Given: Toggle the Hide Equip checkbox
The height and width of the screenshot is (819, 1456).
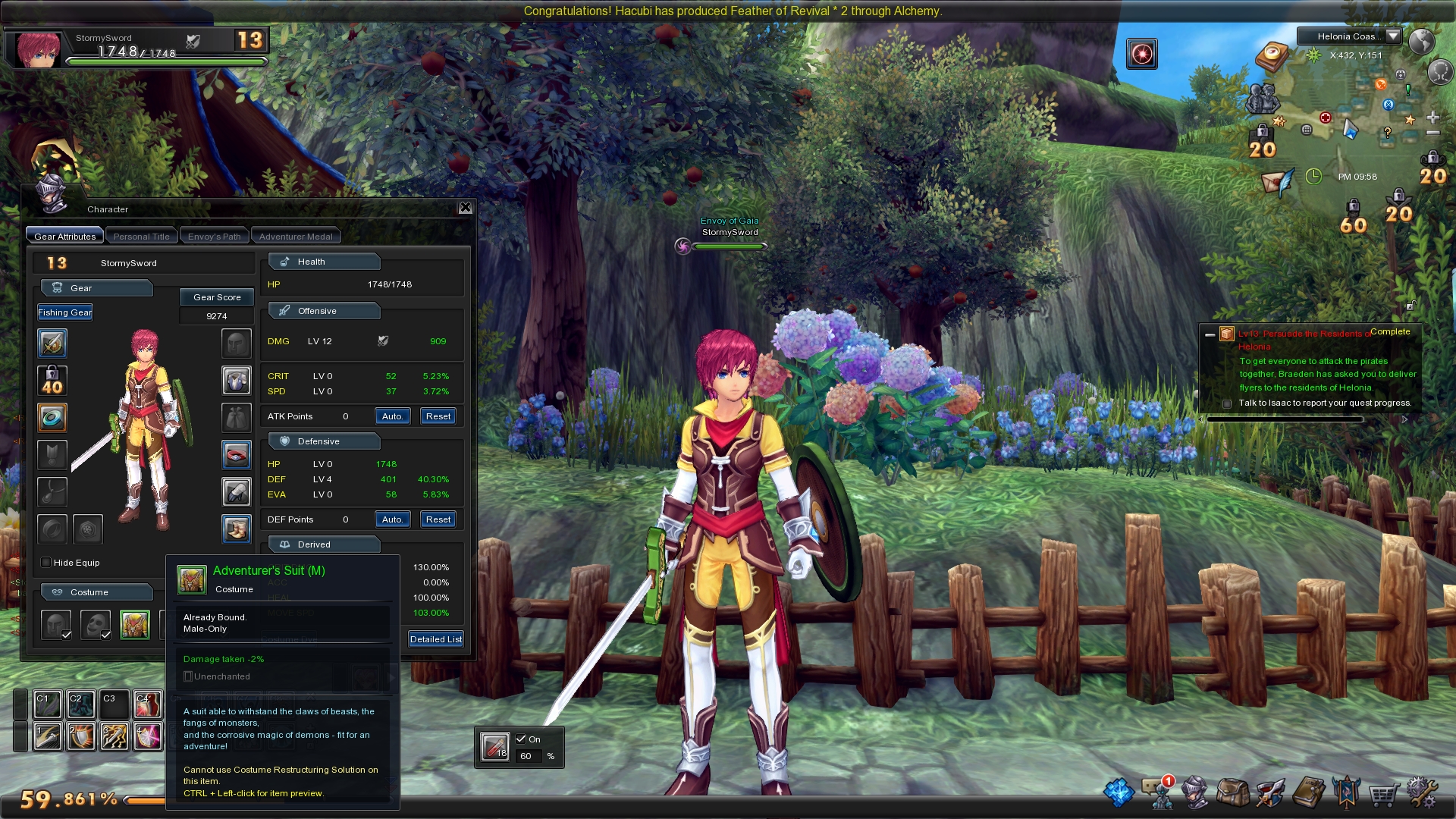Looking at the screenshot, I should (x=46, y=563).
